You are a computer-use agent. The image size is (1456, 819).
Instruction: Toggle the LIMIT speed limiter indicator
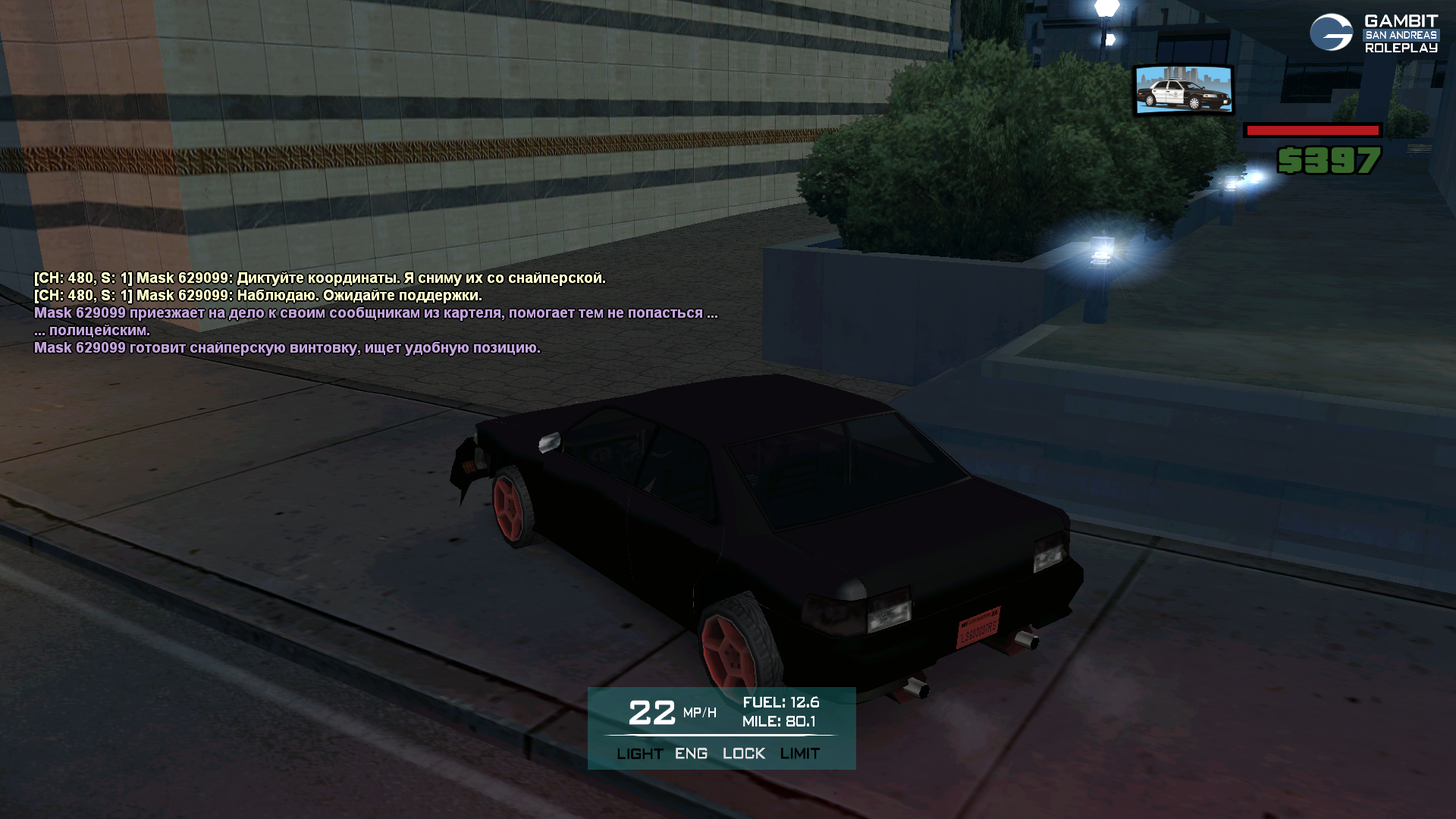point(799,754)
